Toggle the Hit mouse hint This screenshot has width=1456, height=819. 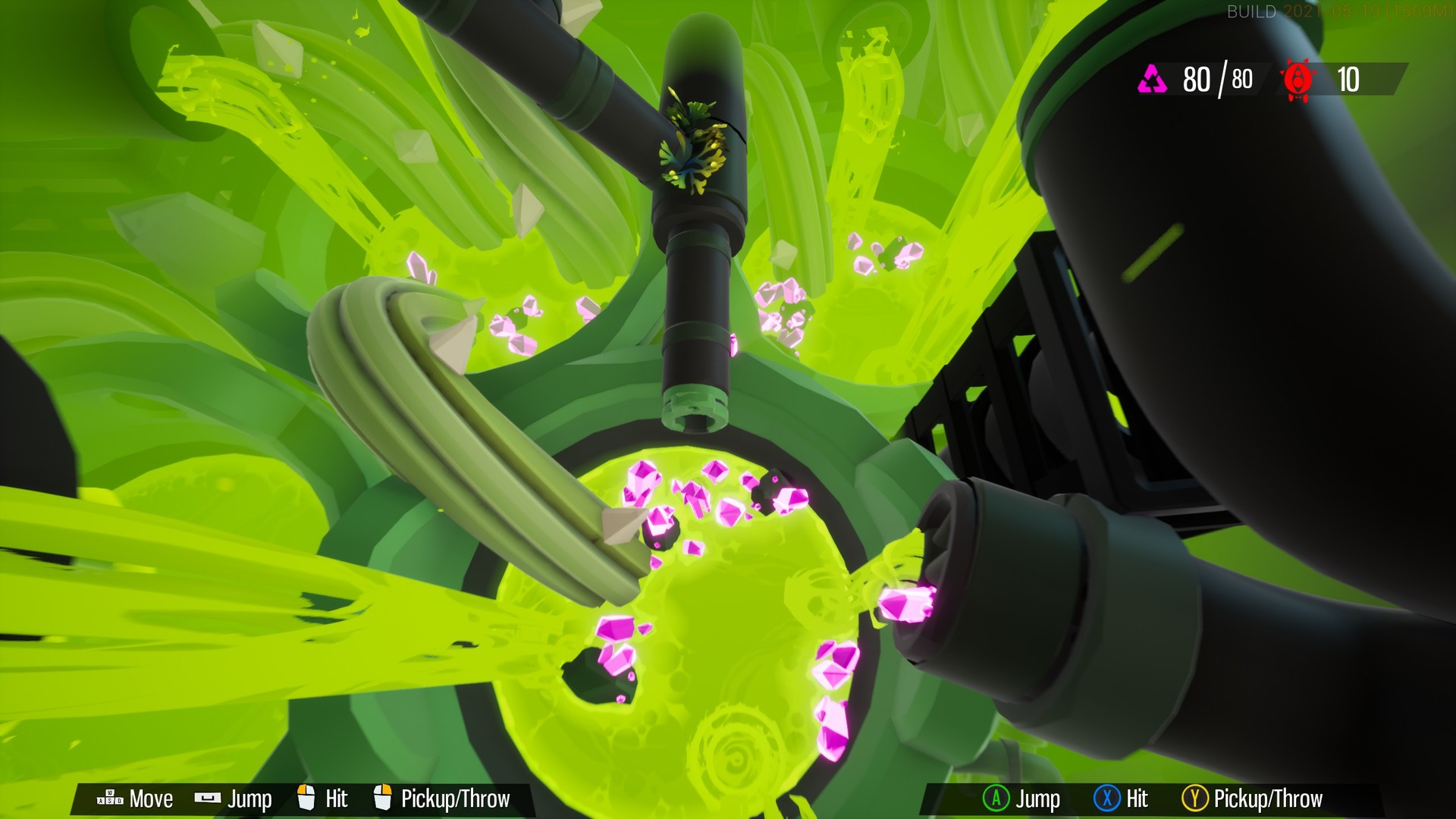point(320,799)
